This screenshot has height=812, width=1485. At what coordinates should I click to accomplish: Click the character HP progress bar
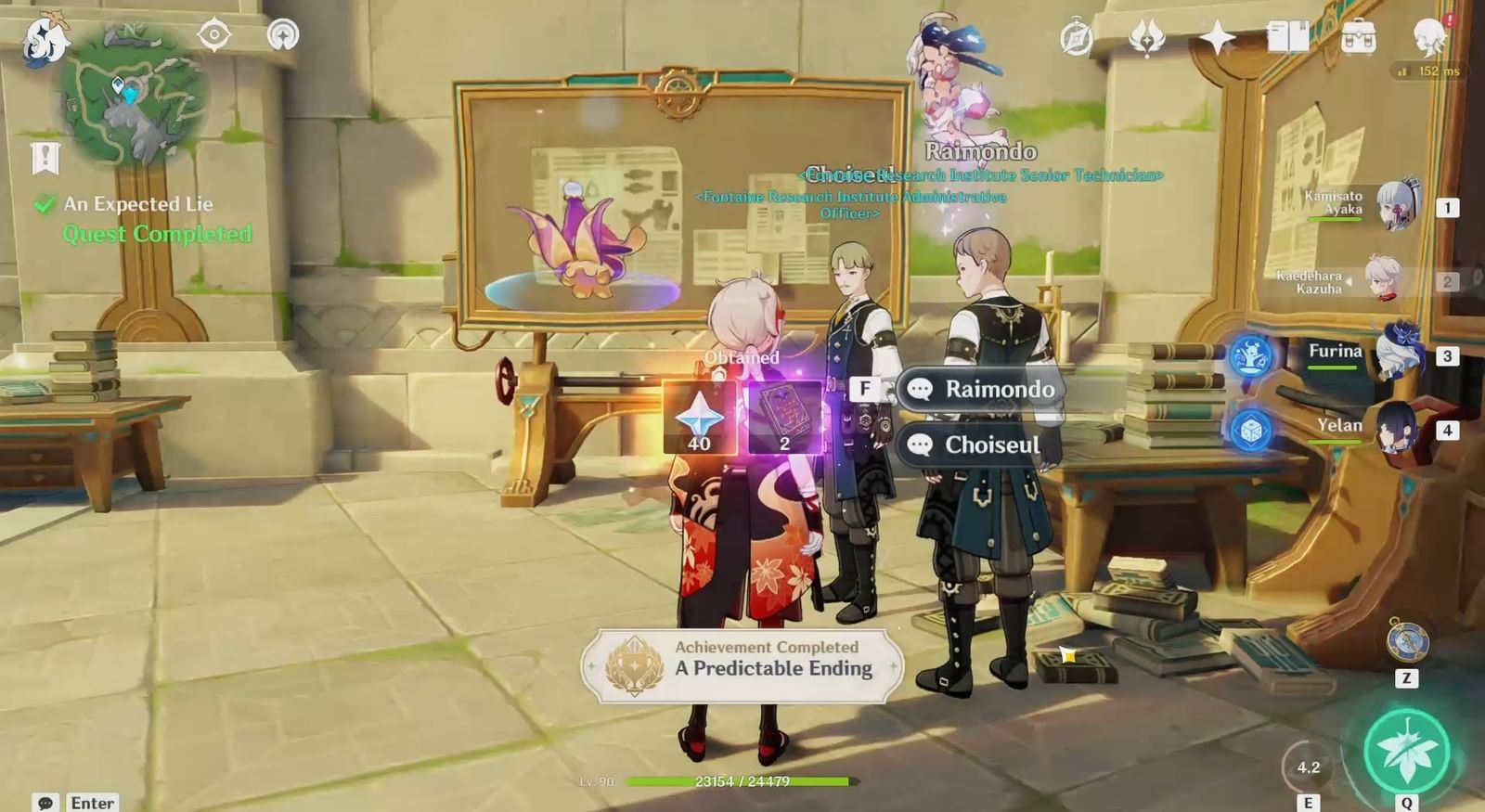point(742,782)
